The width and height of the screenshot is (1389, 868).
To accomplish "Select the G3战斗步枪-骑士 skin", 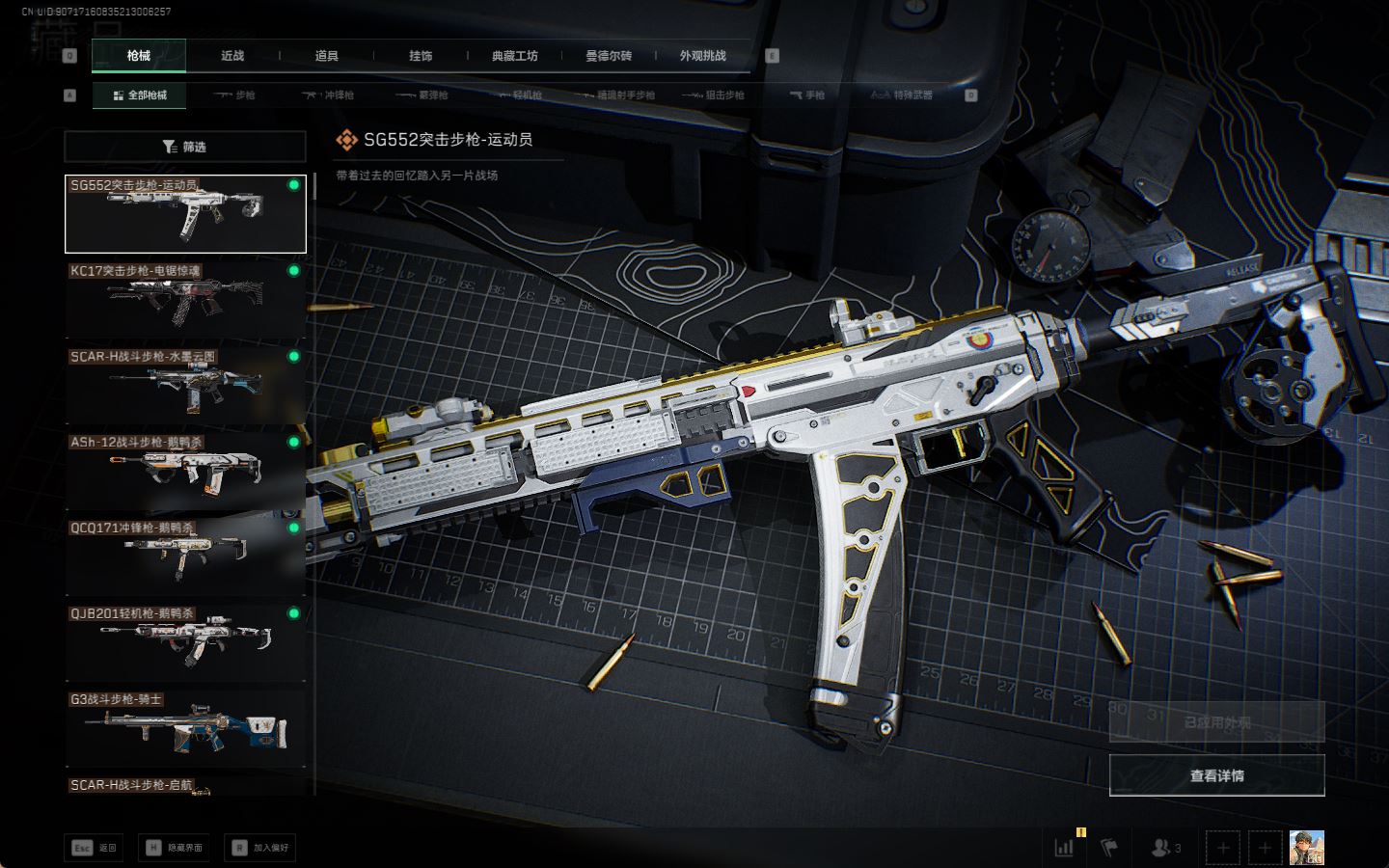I will [x=185, y=727].
